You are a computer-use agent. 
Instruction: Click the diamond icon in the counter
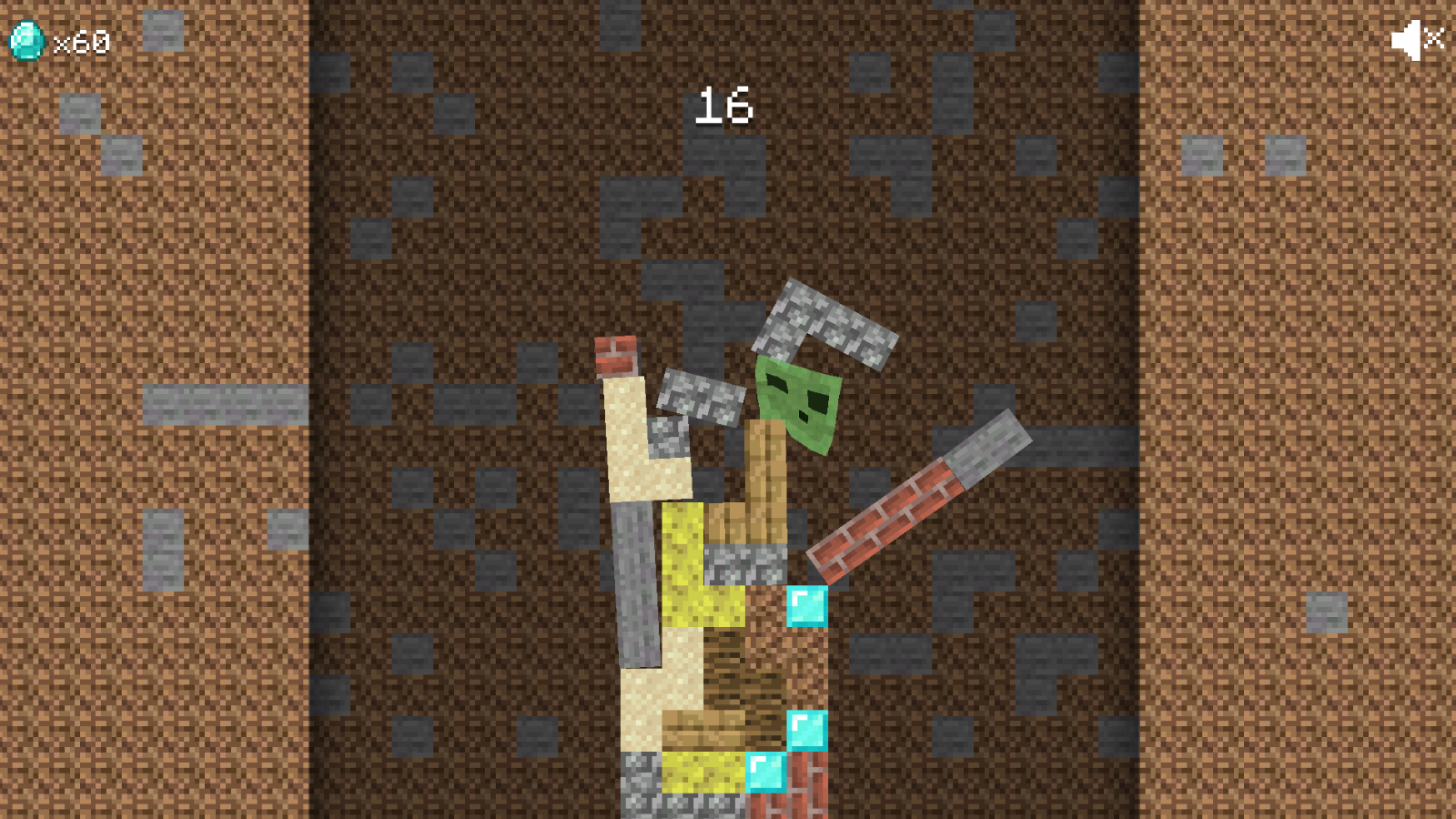tap(25, 40)
